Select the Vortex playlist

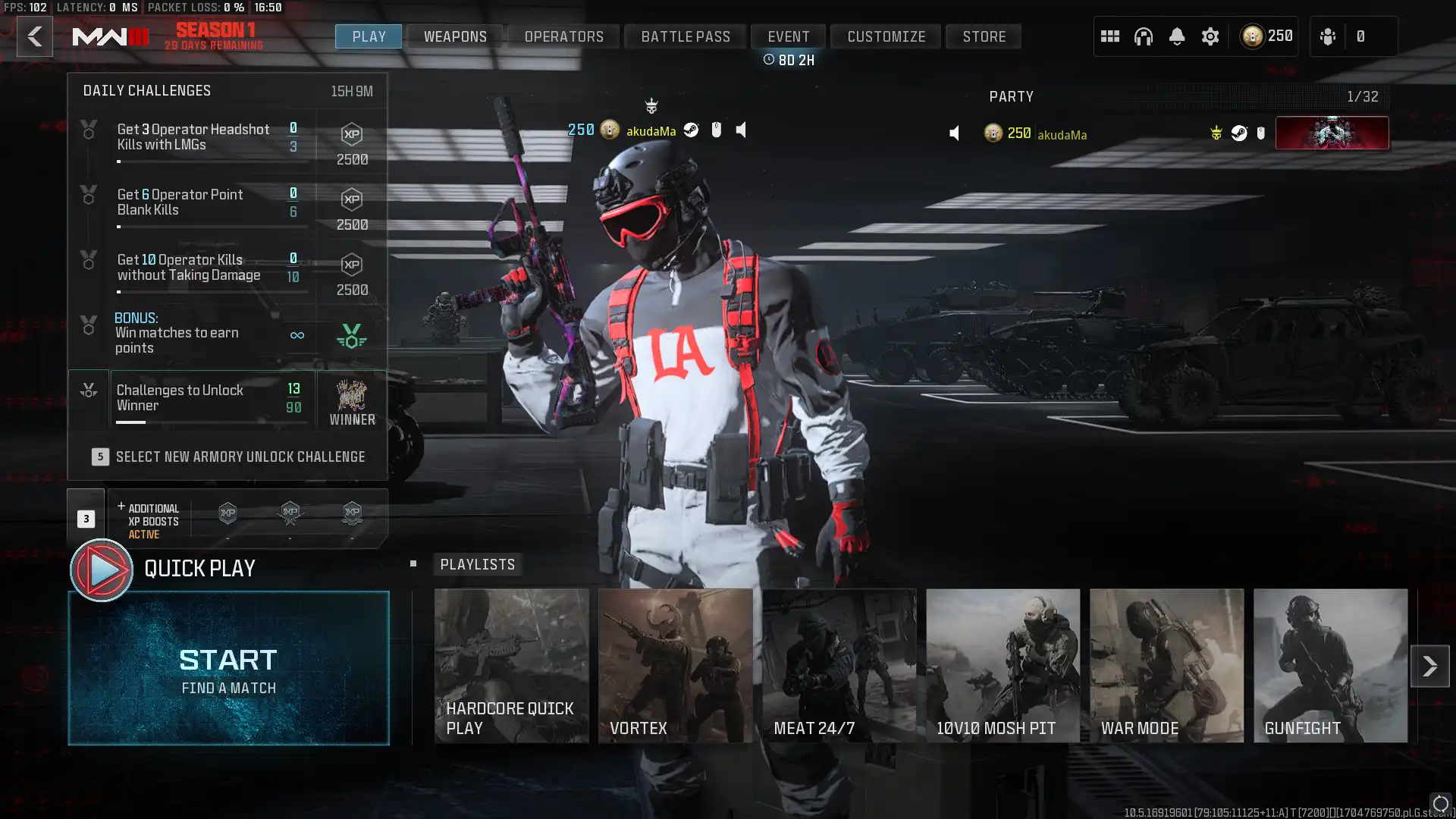(675, 666)
